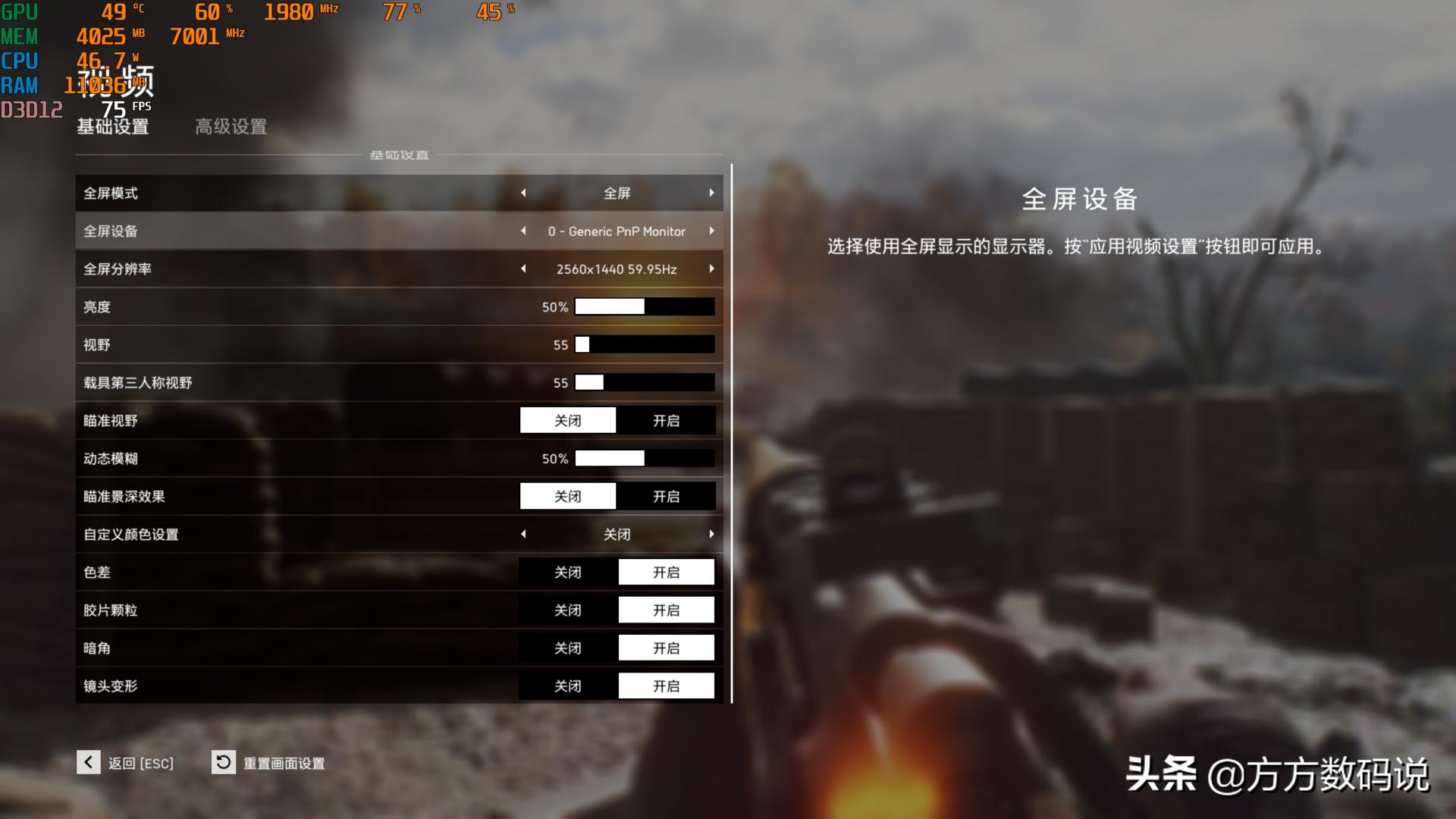Disable 镜头变形 option
The image size is (1456, 819).
coord(568,686)
